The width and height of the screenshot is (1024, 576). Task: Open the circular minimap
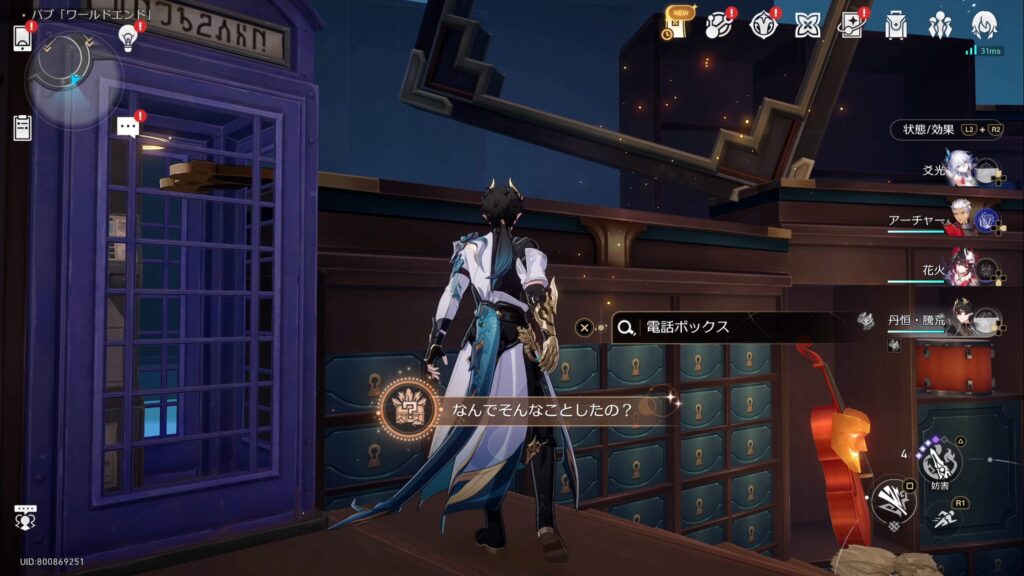(x=72, y=79)
